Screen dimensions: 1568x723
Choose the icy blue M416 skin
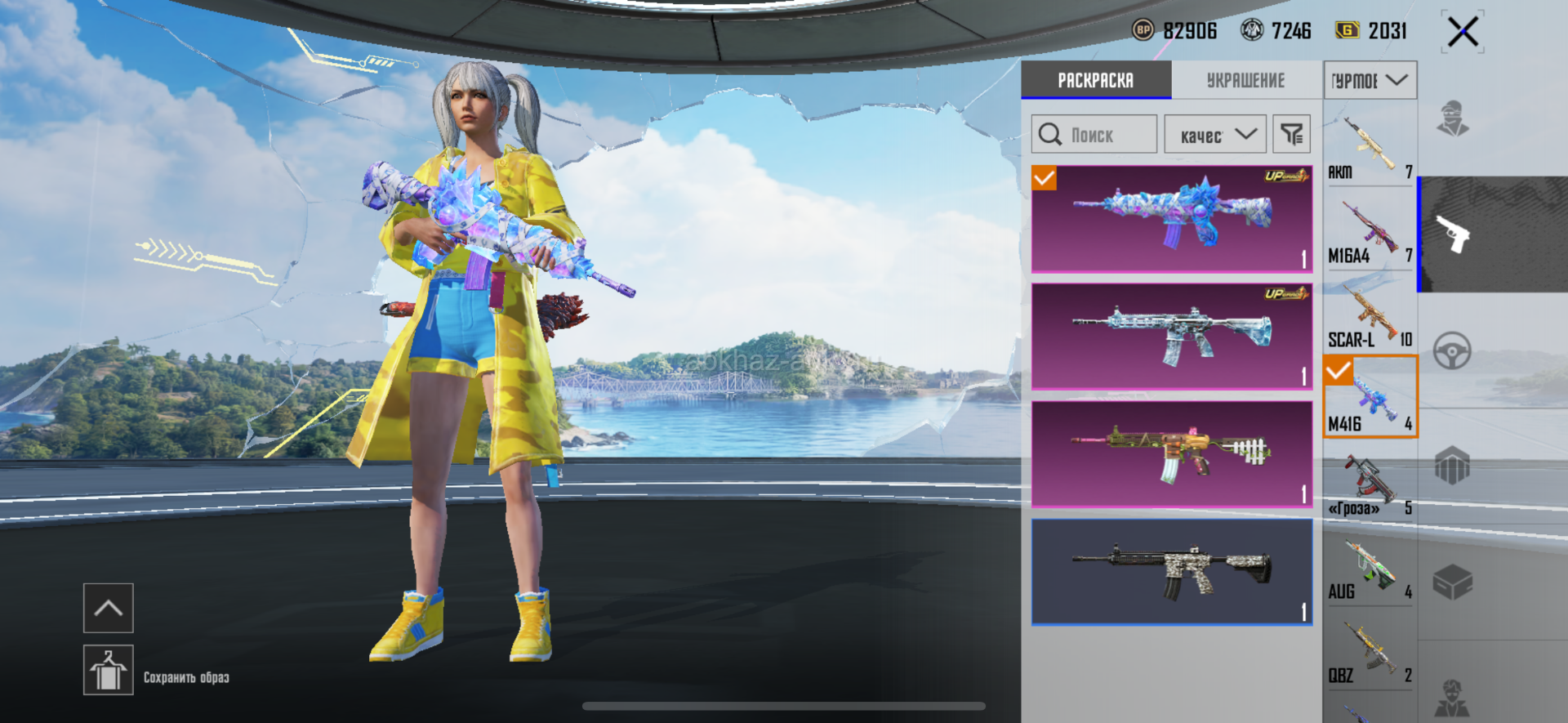[x=1171, y=337]
